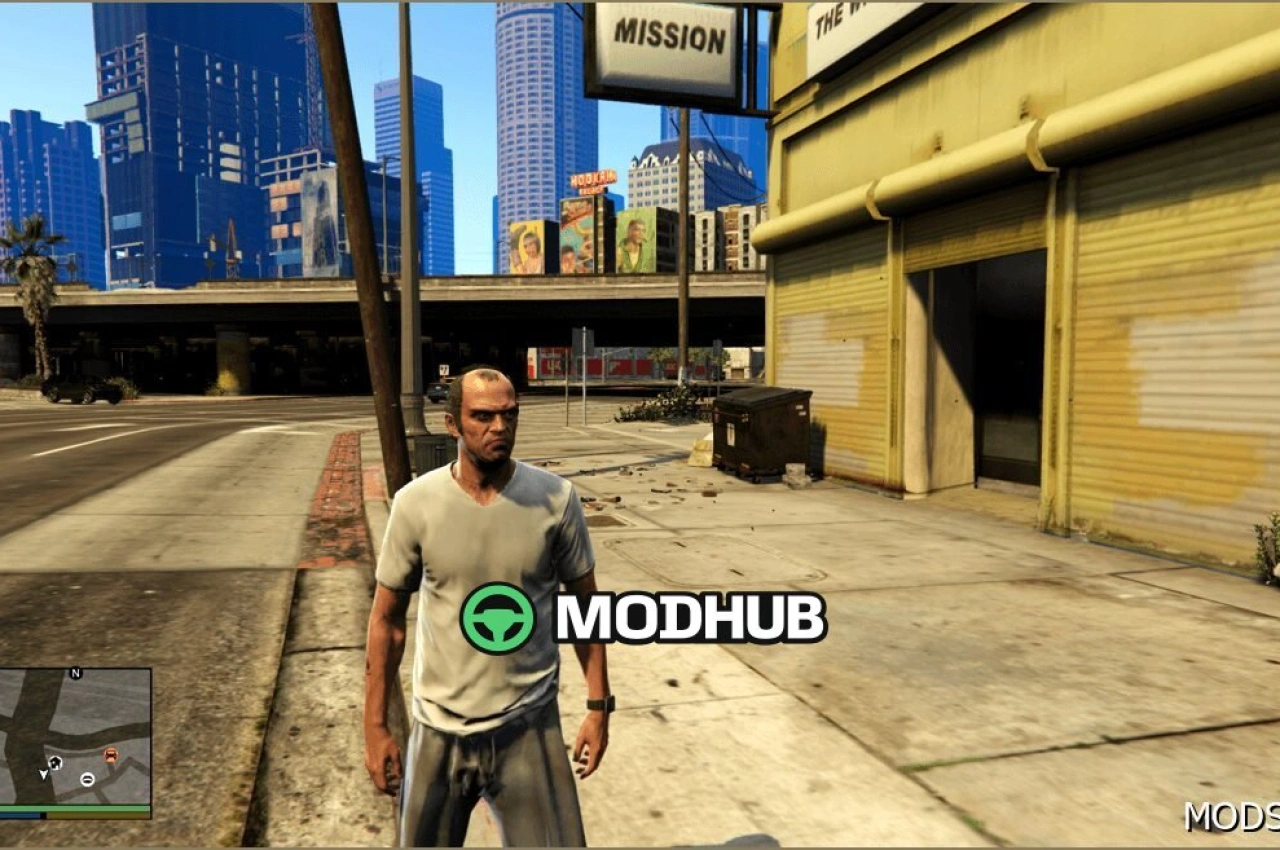1280x850 pixels.
Task: Click the player arrow indicator on the minimap
Action: coord(43,775)
